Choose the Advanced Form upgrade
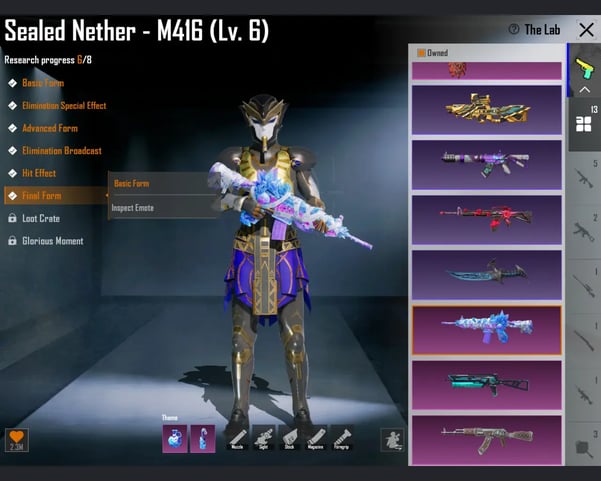The image size is (601, 481). pyautogui.click(x=49, y=128)
